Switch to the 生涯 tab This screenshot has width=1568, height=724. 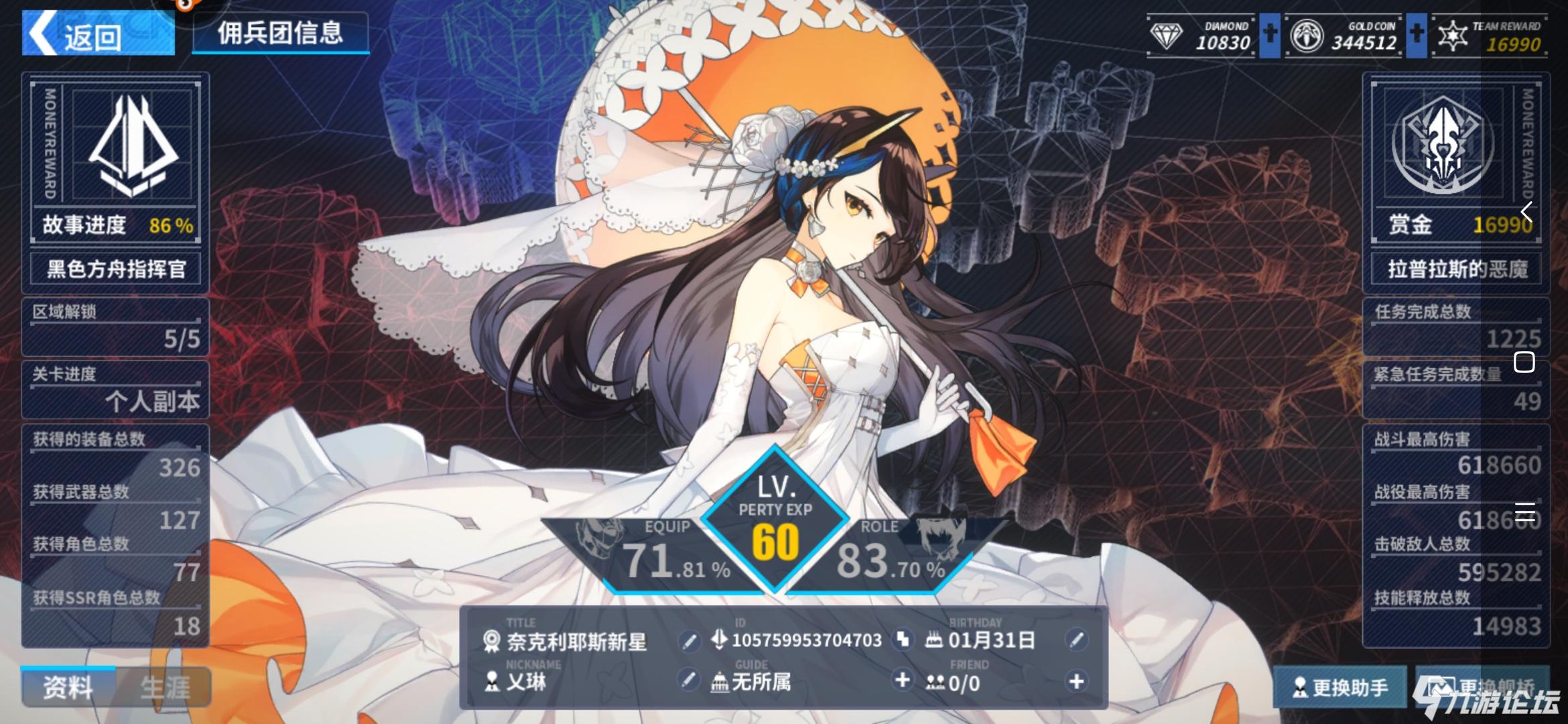click(x=165, y=688)
